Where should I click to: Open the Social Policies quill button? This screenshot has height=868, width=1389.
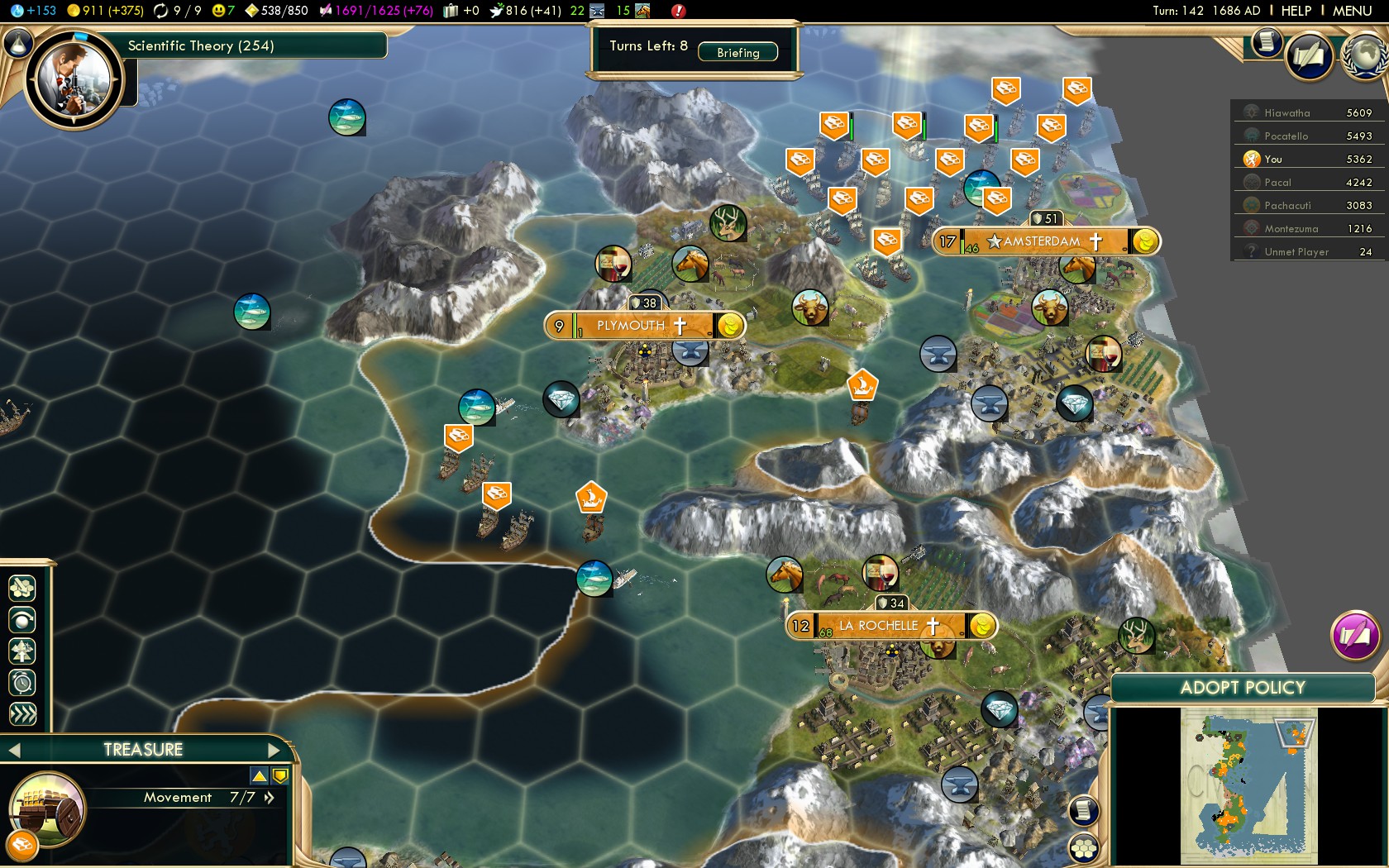pos(1309,57)
